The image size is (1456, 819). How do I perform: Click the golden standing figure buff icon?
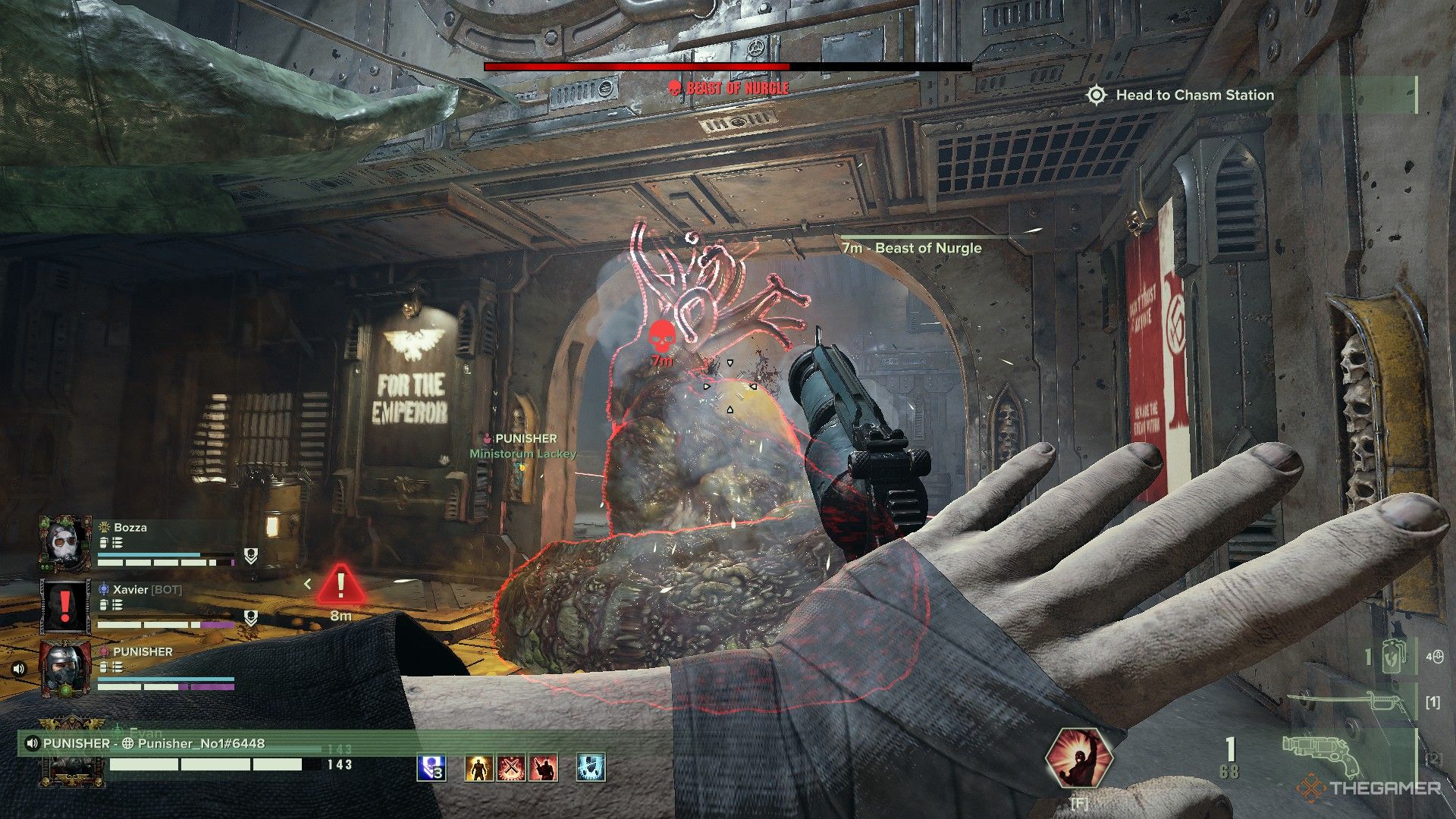click(x=479, y=768)
